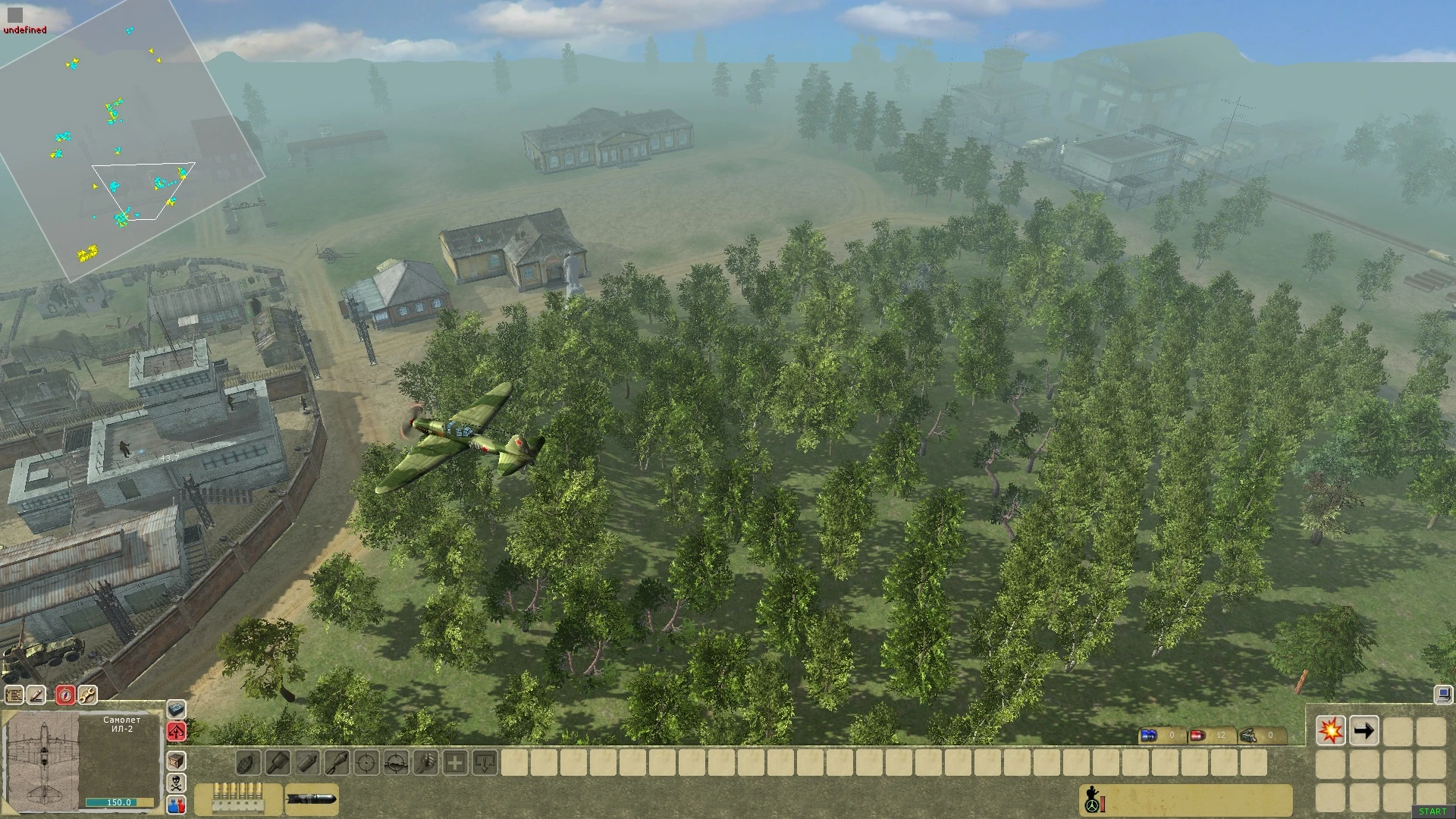Toggle the red compass mode icon
The height and width of the screenshot is (819, 1456).
tap(65, 694)
